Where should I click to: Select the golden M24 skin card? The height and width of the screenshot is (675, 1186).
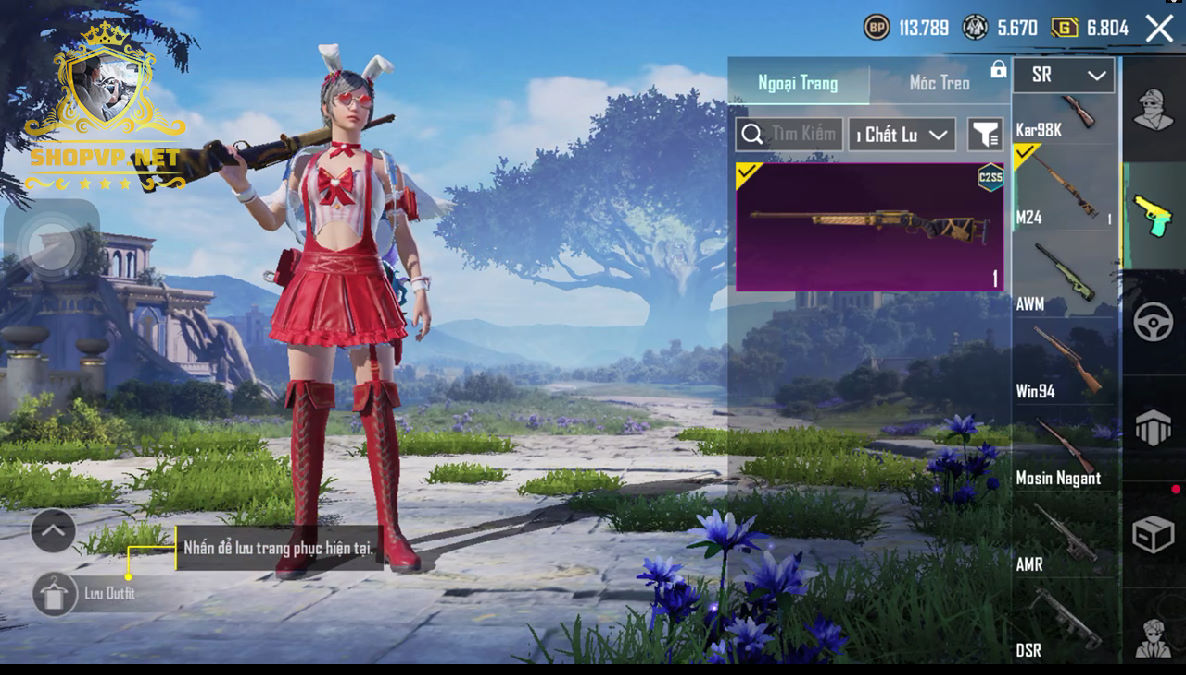coord(869,227)
